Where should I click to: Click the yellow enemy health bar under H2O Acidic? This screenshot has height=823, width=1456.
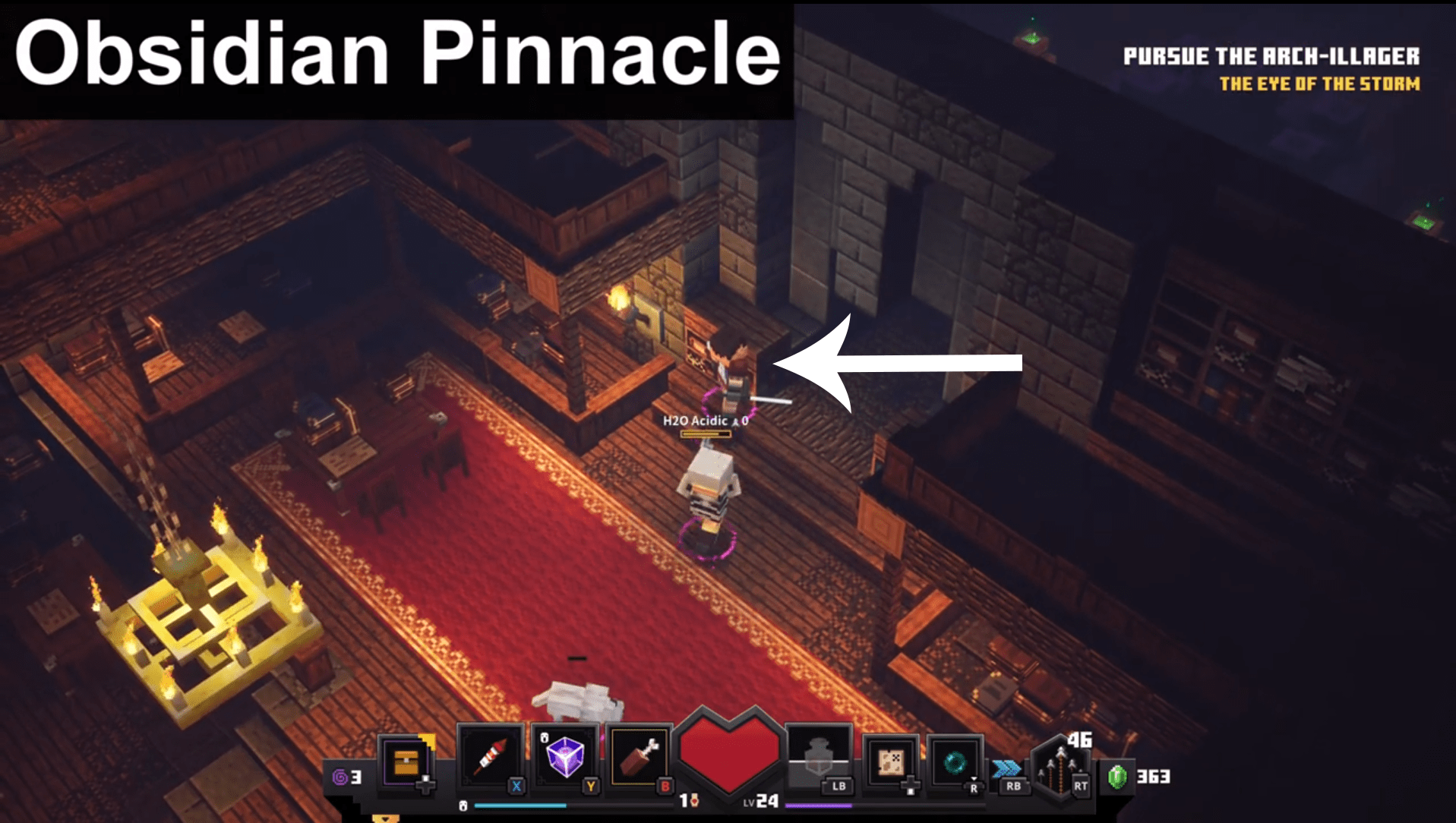click(x=705, y=434)
